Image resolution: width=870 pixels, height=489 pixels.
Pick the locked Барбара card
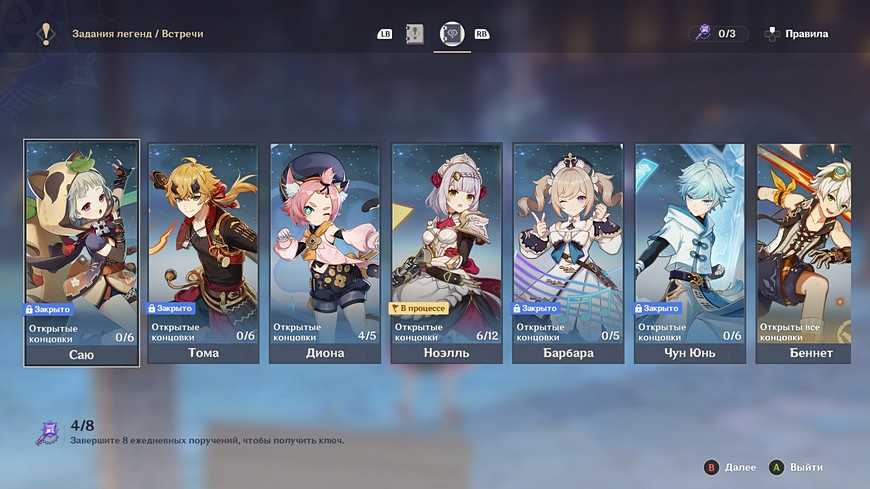[568, 253]
